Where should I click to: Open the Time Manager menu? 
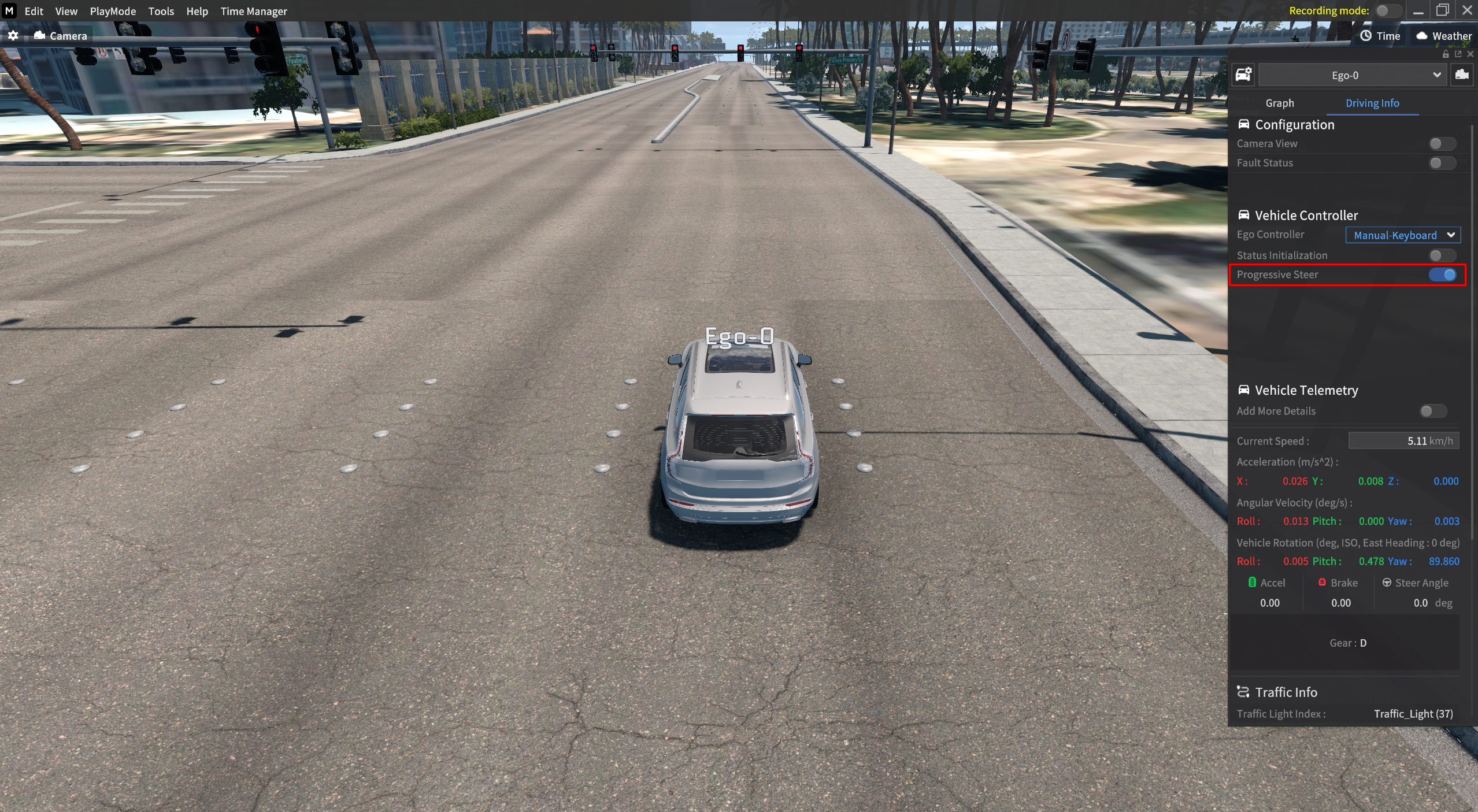pyautogui.click(x=253, y=11)
